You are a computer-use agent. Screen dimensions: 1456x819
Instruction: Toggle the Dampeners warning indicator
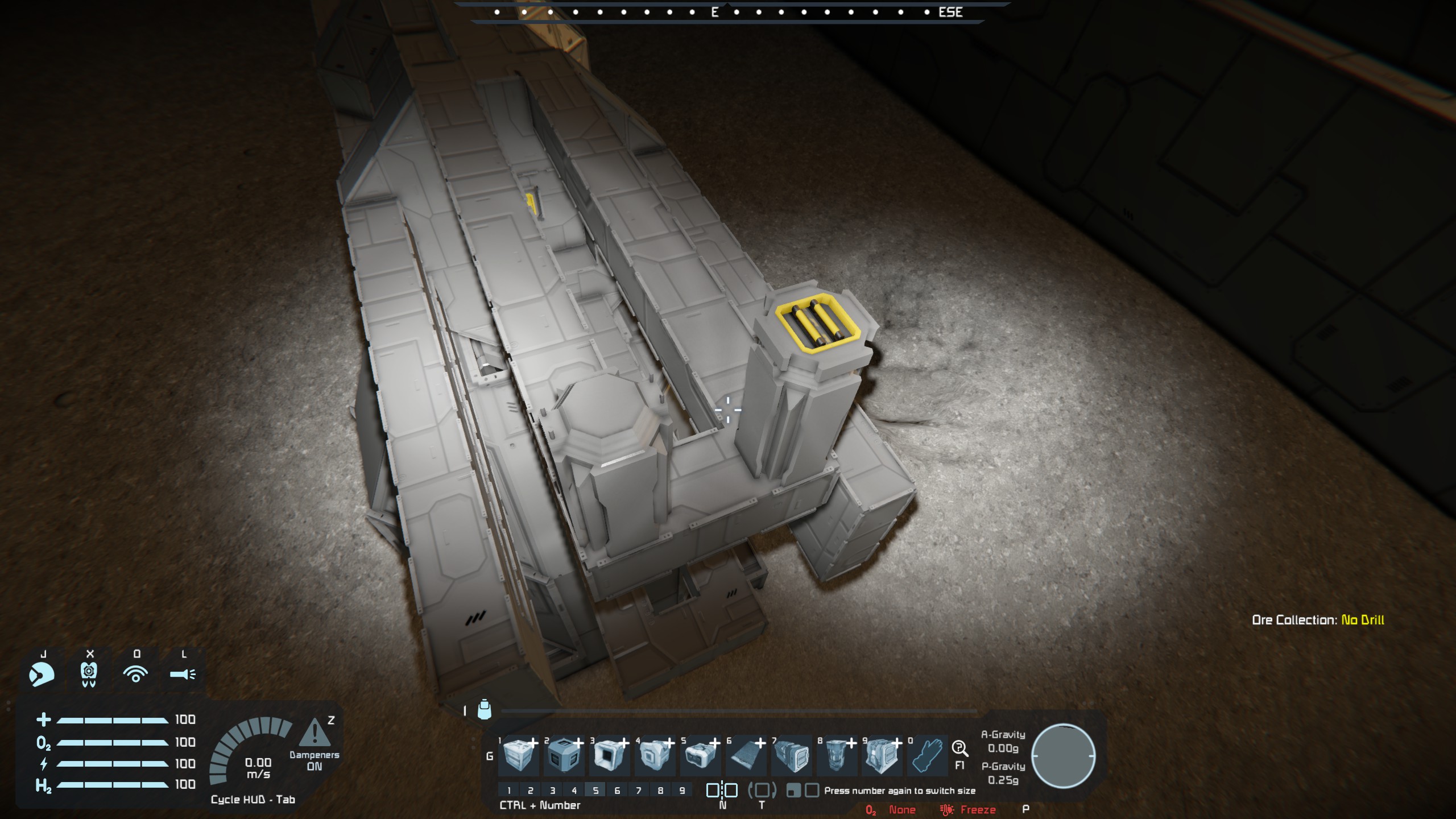tap(314, 733)
